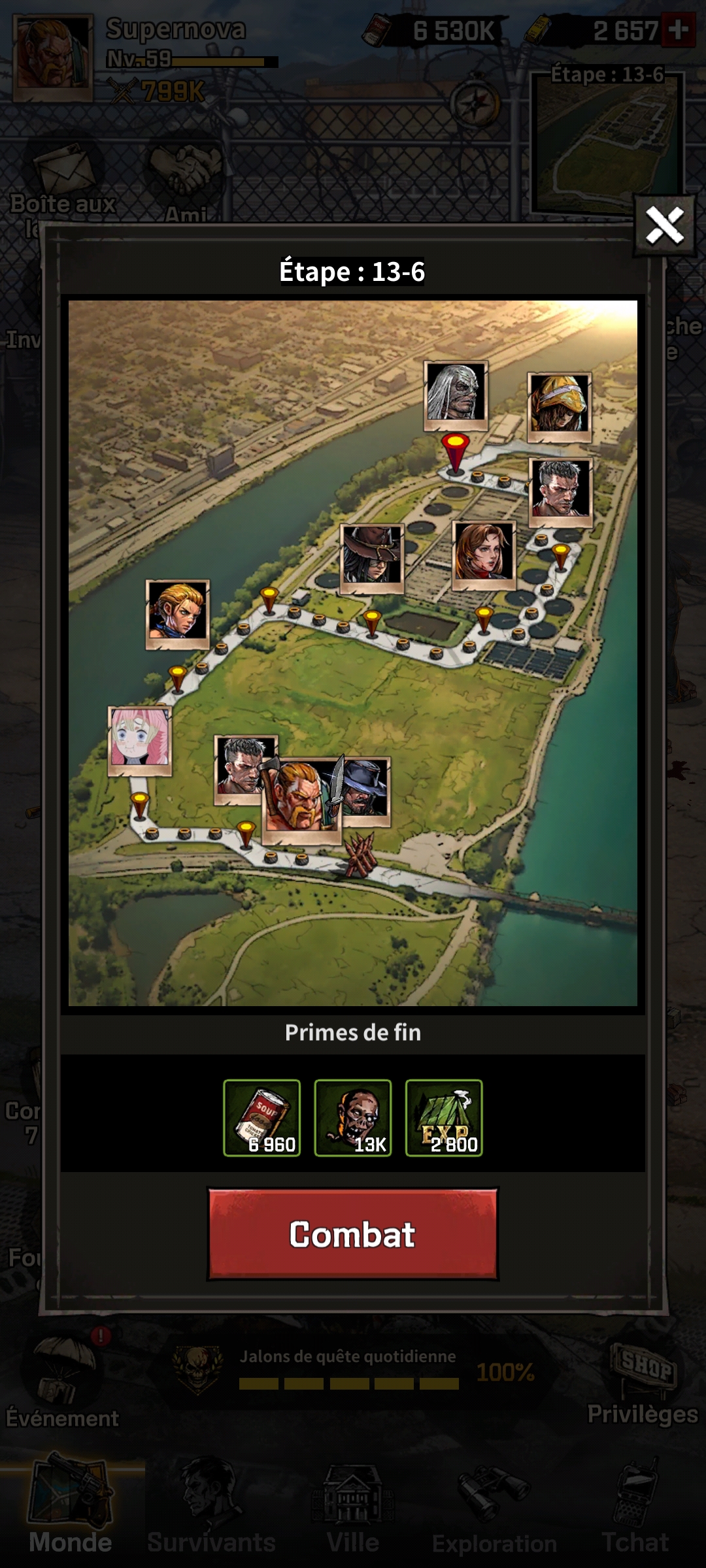This screenshot has height=1568, width=706.
Task: Select the soup can reward icon
Action: pos(261,1118)
